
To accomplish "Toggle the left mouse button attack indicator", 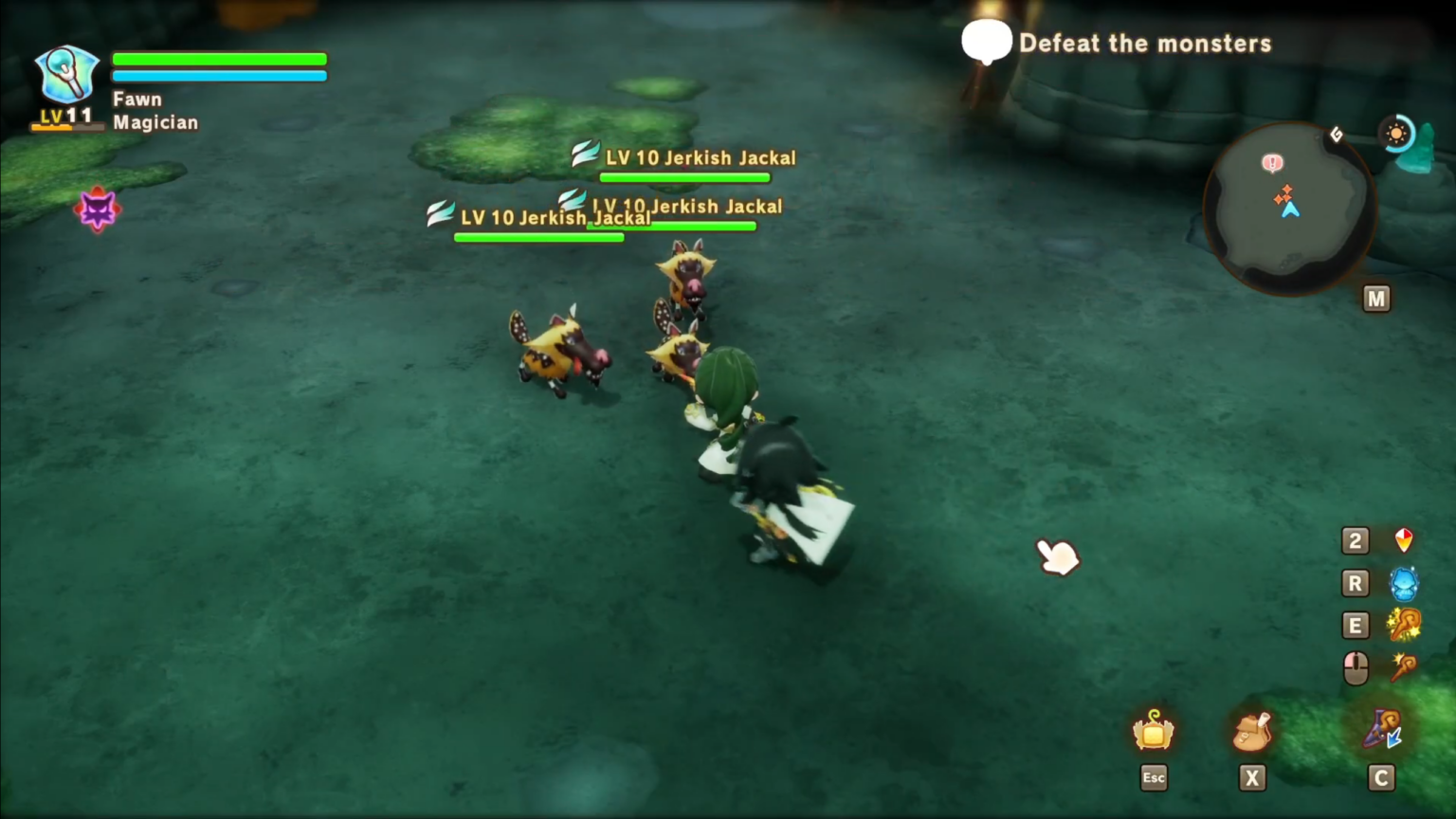I will coord(1356,666).
